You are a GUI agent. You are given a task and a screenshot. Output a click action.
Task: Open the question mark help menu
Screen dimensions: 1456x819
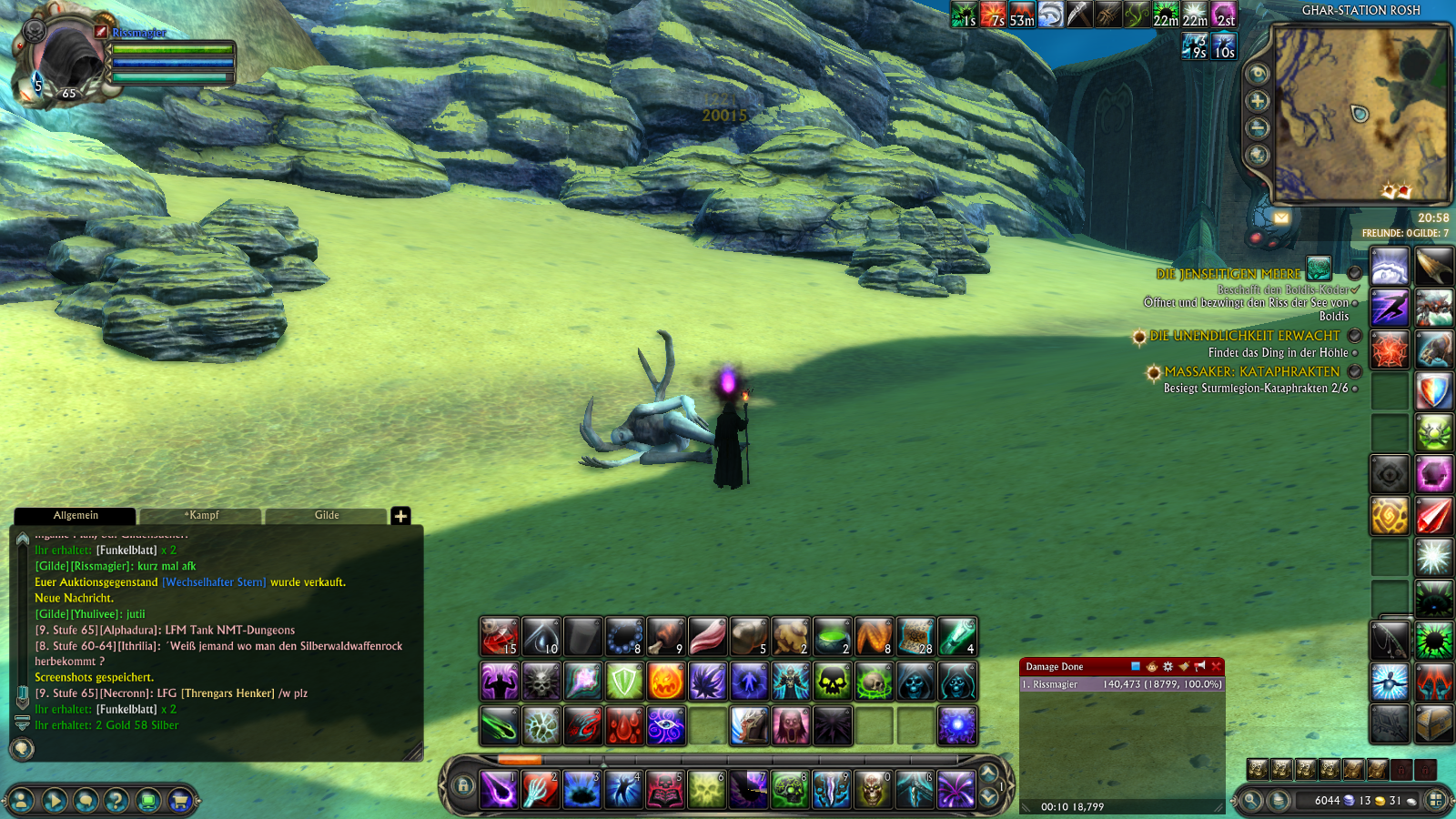(116, 801)
